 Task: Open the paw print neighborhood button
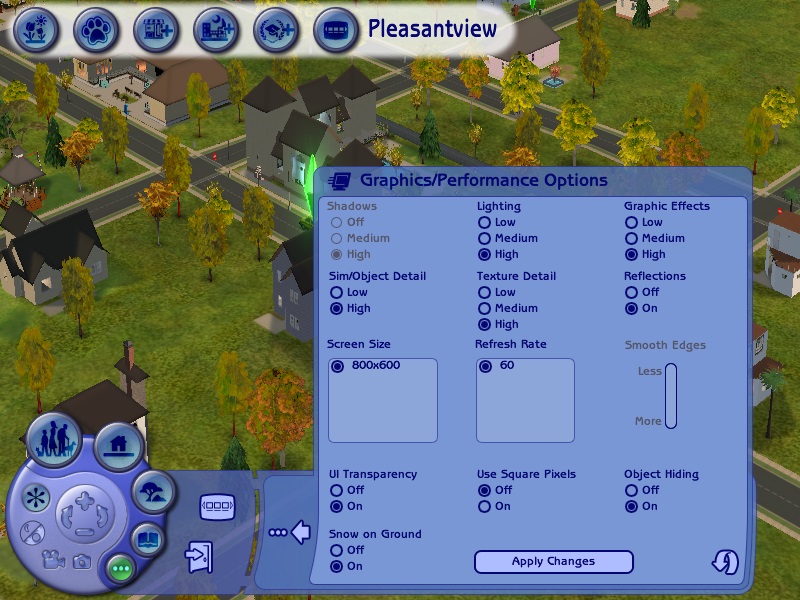tap(95, 30)
